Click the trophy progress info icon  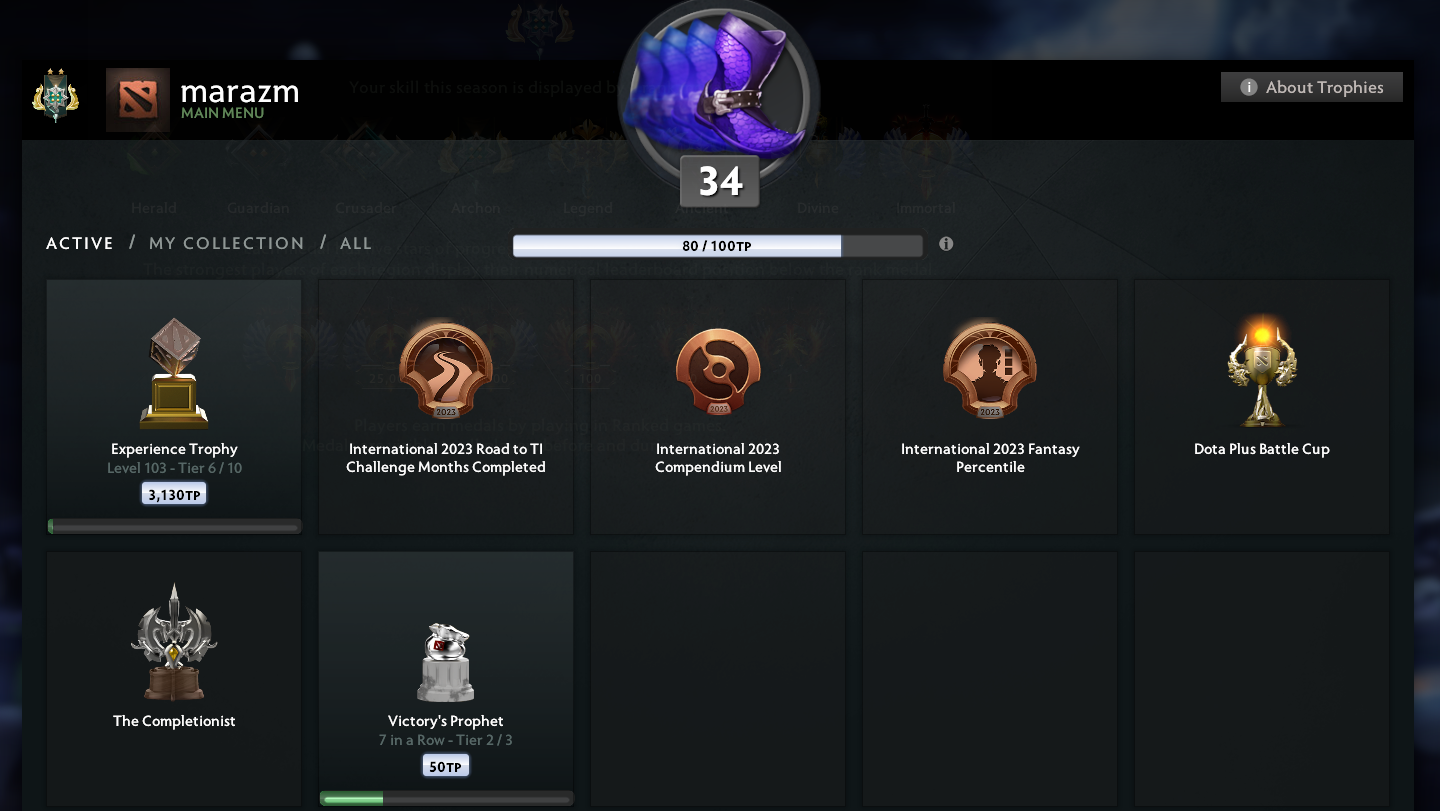click(946, 244)
